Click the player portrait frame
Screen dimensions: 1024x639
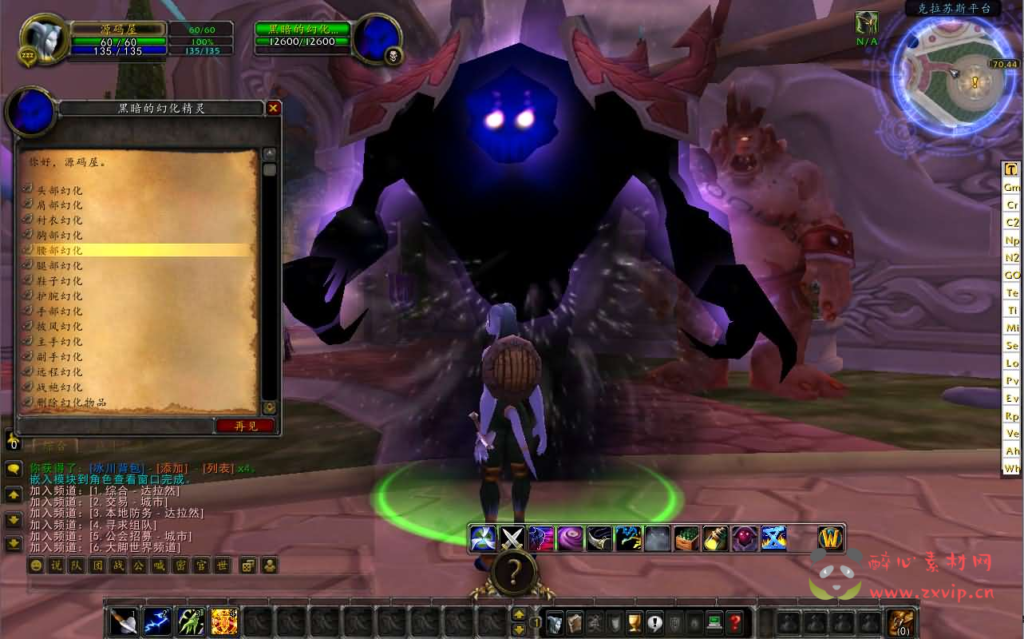coord(45,40)
